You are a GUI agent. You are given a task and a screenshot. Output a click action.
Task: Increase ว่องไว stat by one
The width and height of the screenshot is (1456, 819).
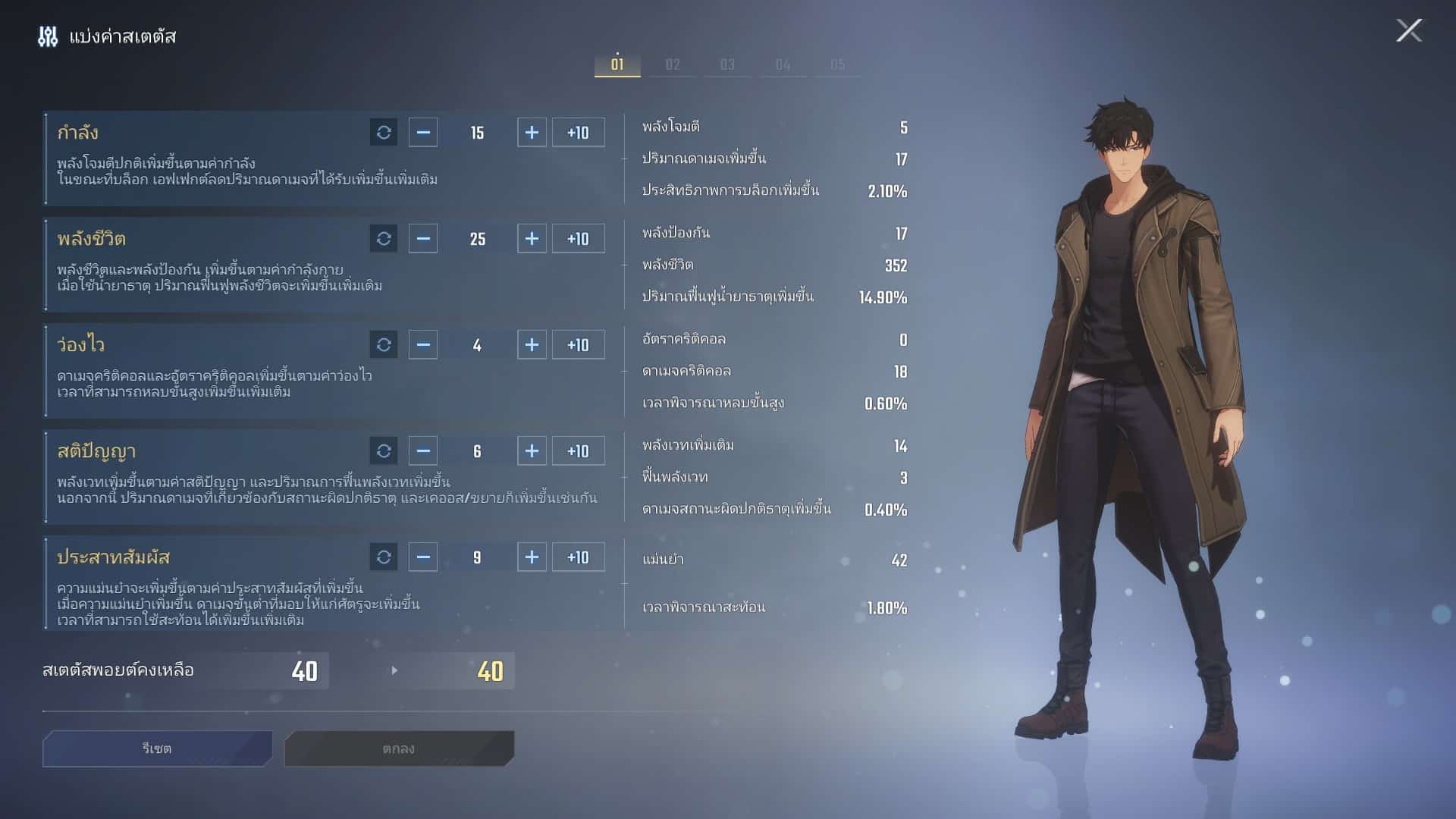532,345
